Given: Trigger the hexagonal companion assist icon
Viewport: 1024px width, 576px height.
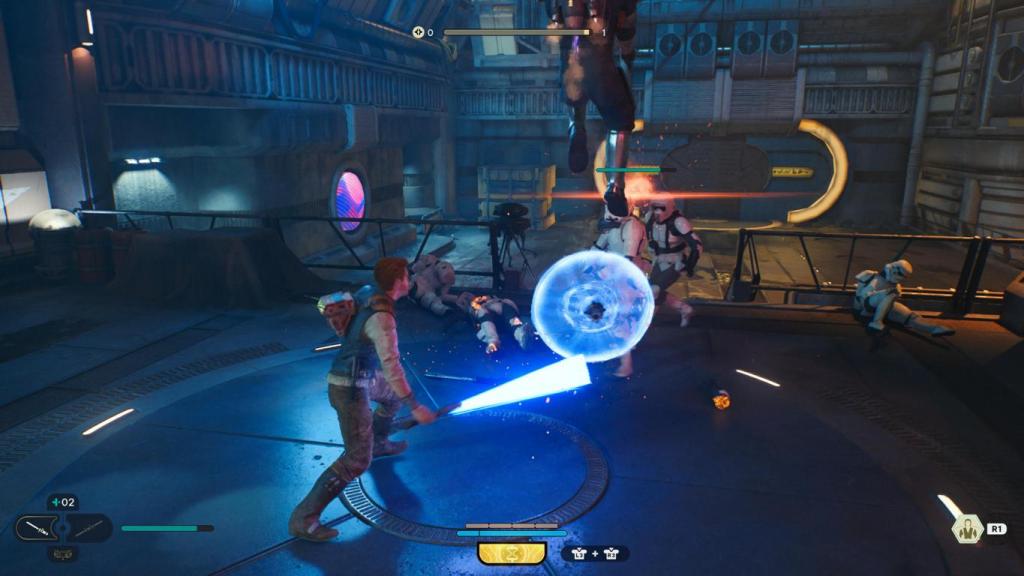Looking at the screenshot, I should (967, 529).
